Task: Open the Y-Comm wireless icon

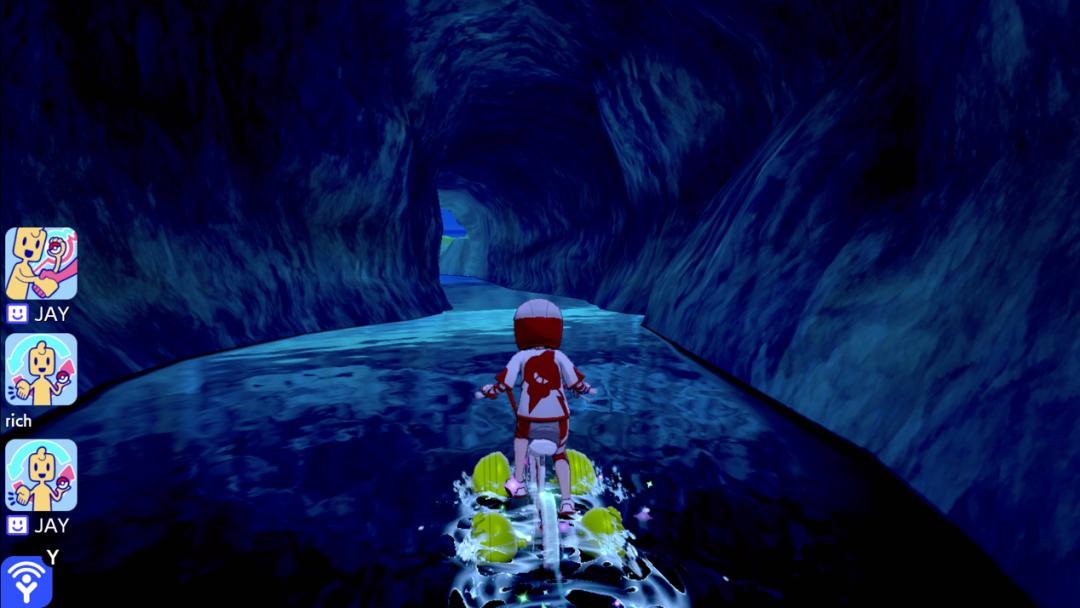Action: [x=26, y=583]
